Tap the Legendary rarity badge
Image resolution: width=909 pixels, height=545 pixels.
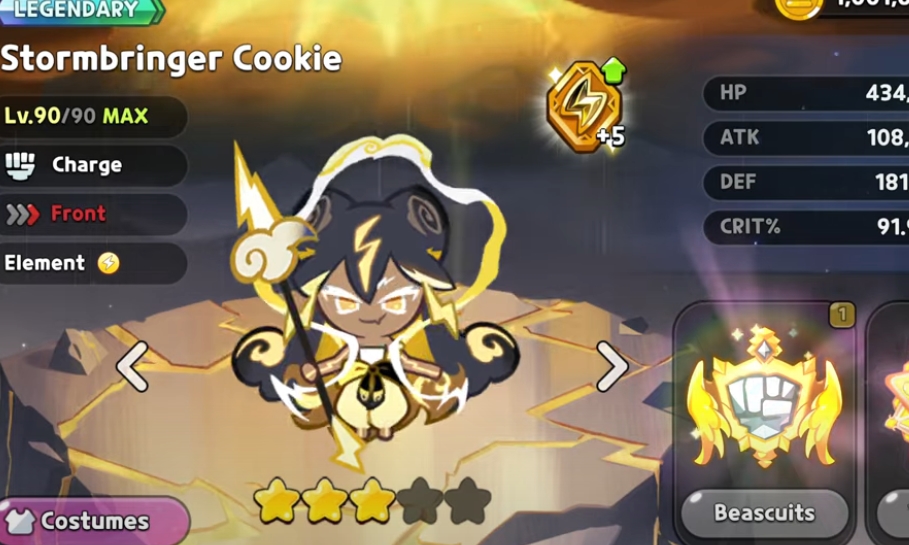[80, 11]
